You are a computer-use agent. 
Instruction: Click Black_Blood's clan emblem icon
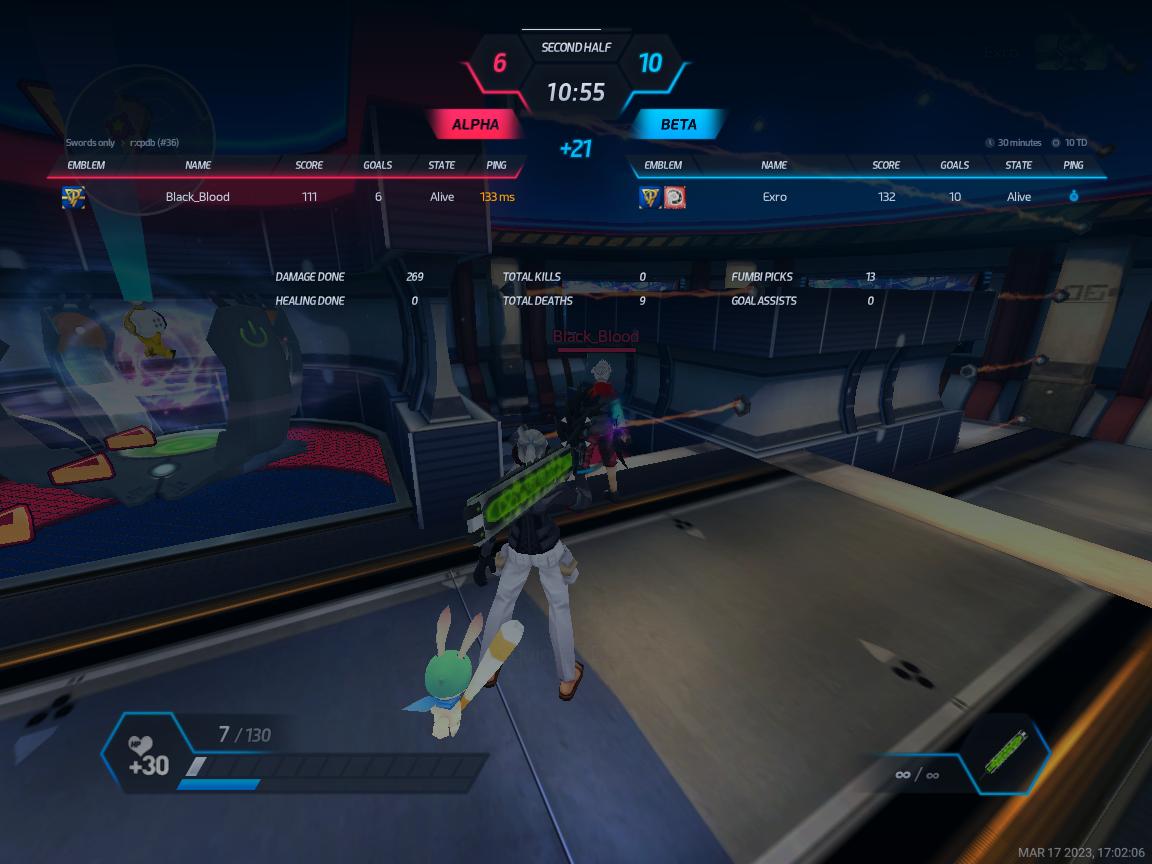coord(74,197)
